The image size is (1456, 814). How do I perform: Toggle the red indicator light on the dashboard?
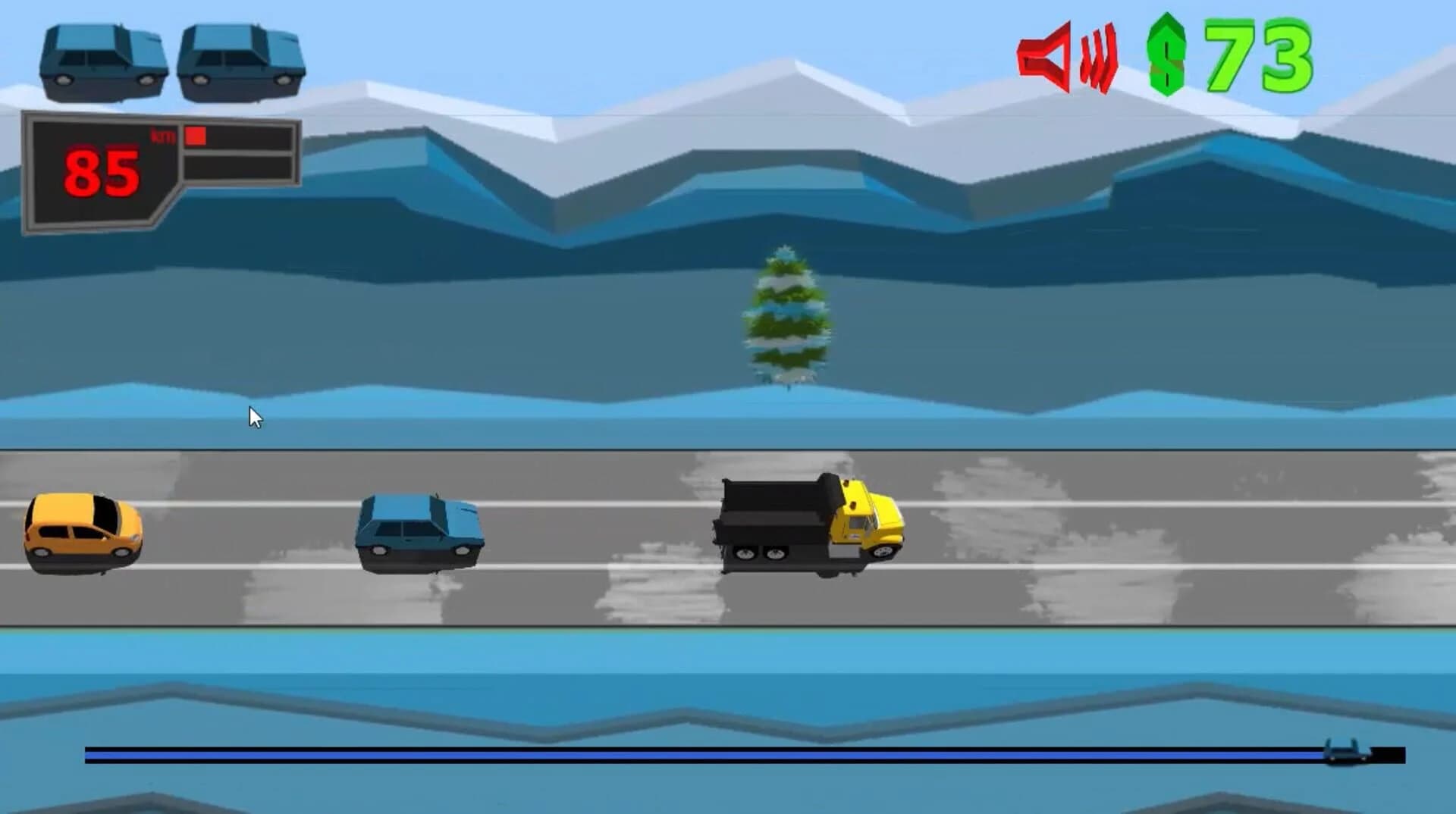tap(195, 136)
